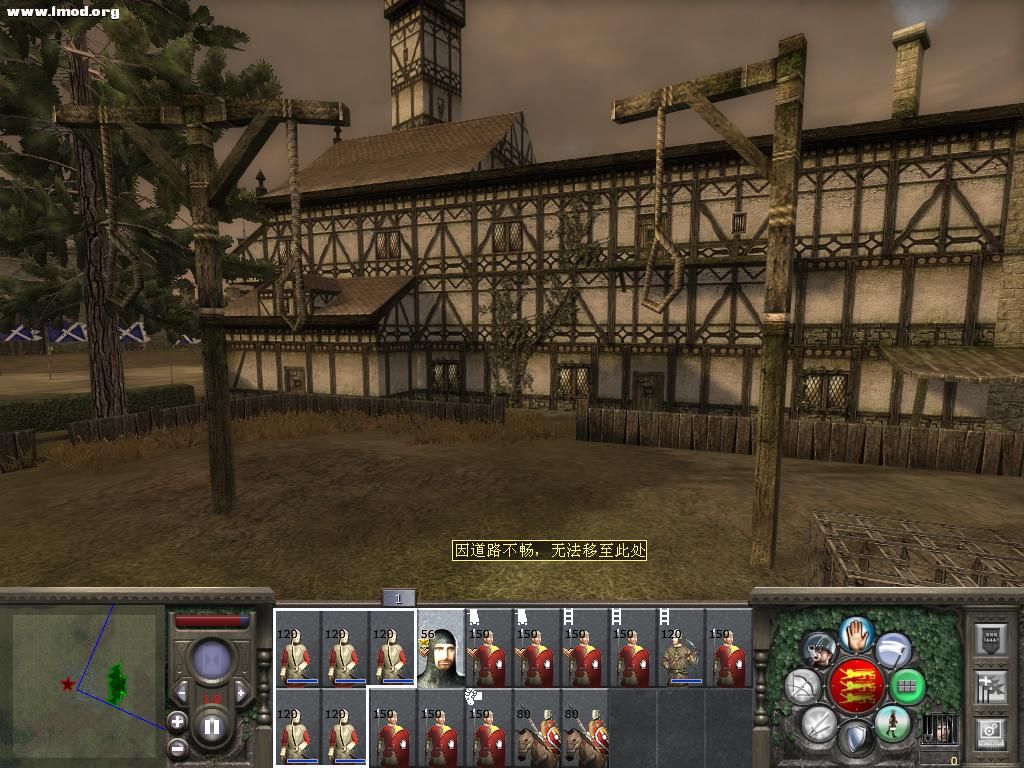Click the battlefield minimap

84,682
